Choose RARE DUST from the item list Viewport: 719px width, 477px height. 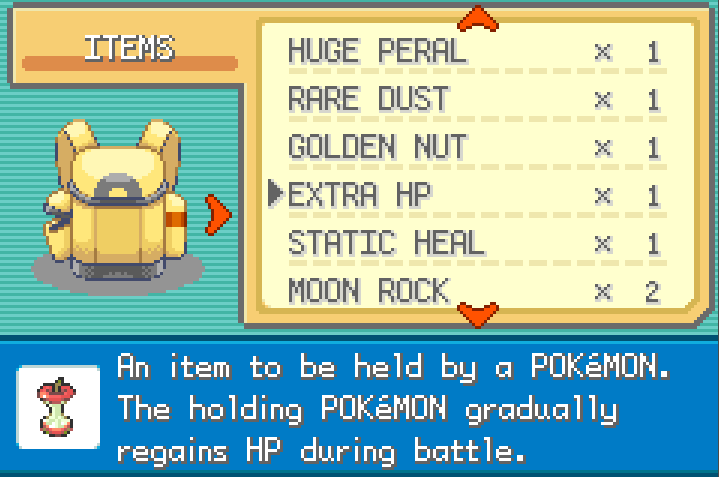point(368,99)
